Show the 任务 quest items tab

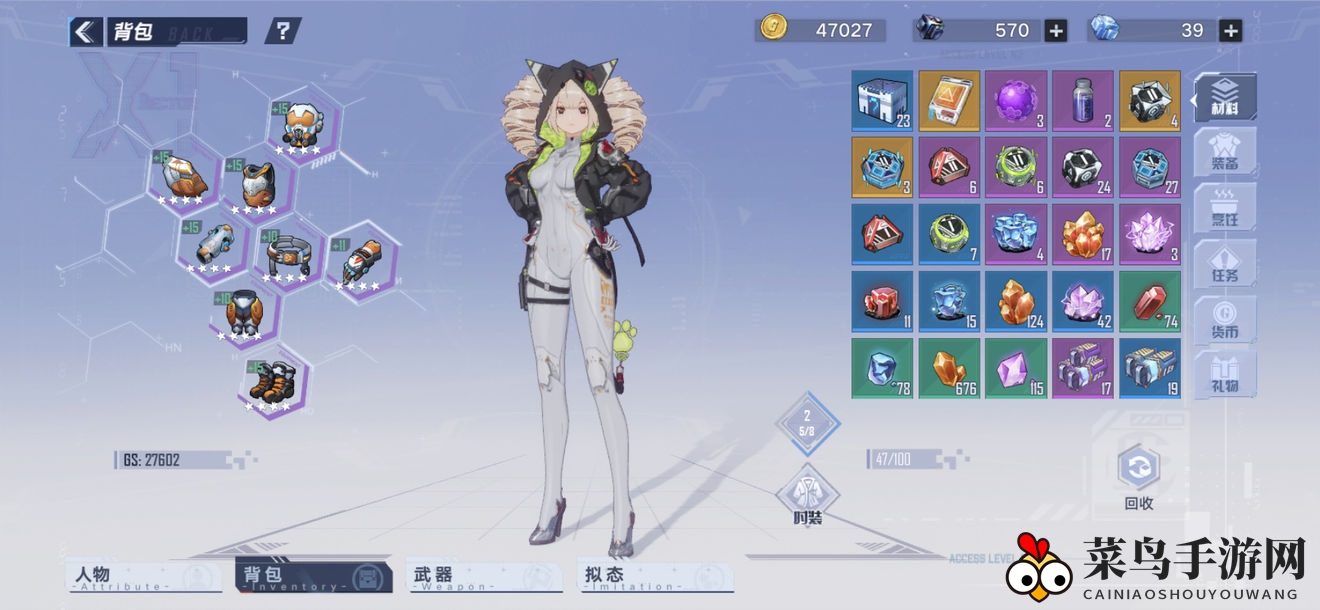click(x=1225, y=263)
